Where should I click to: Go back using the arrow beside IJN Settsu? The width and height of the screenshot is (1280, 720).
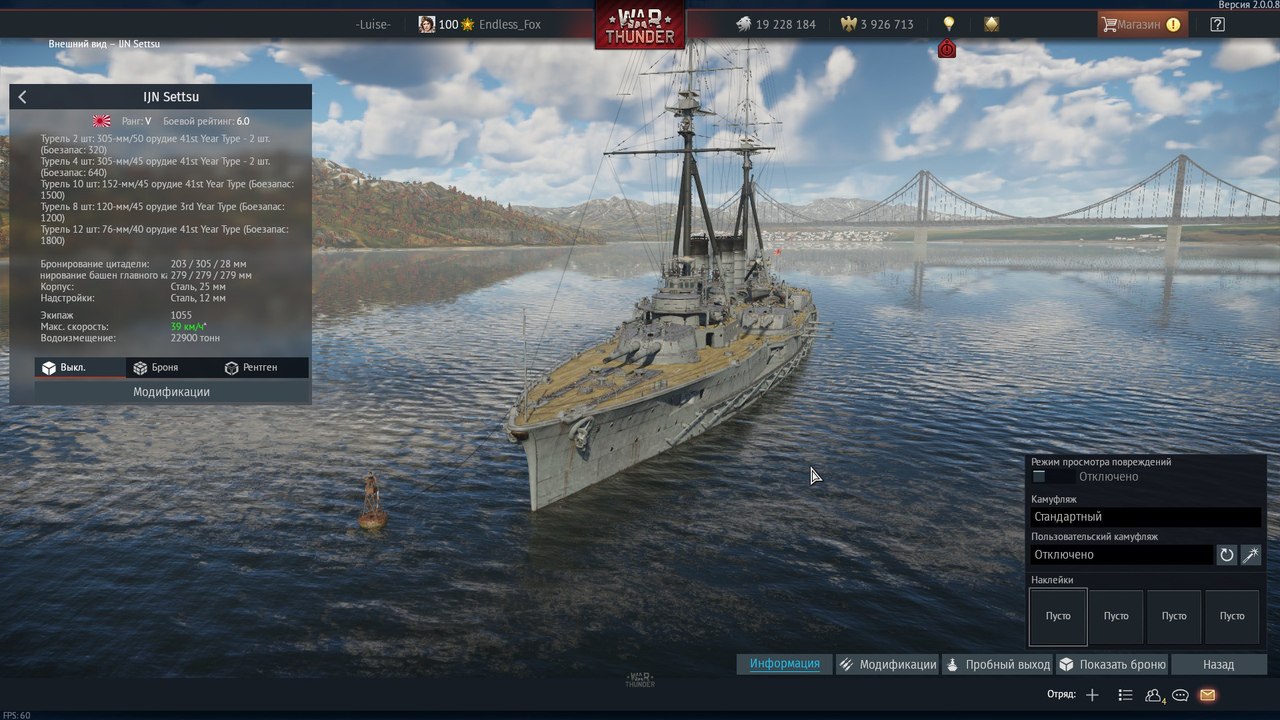(23, 97)
